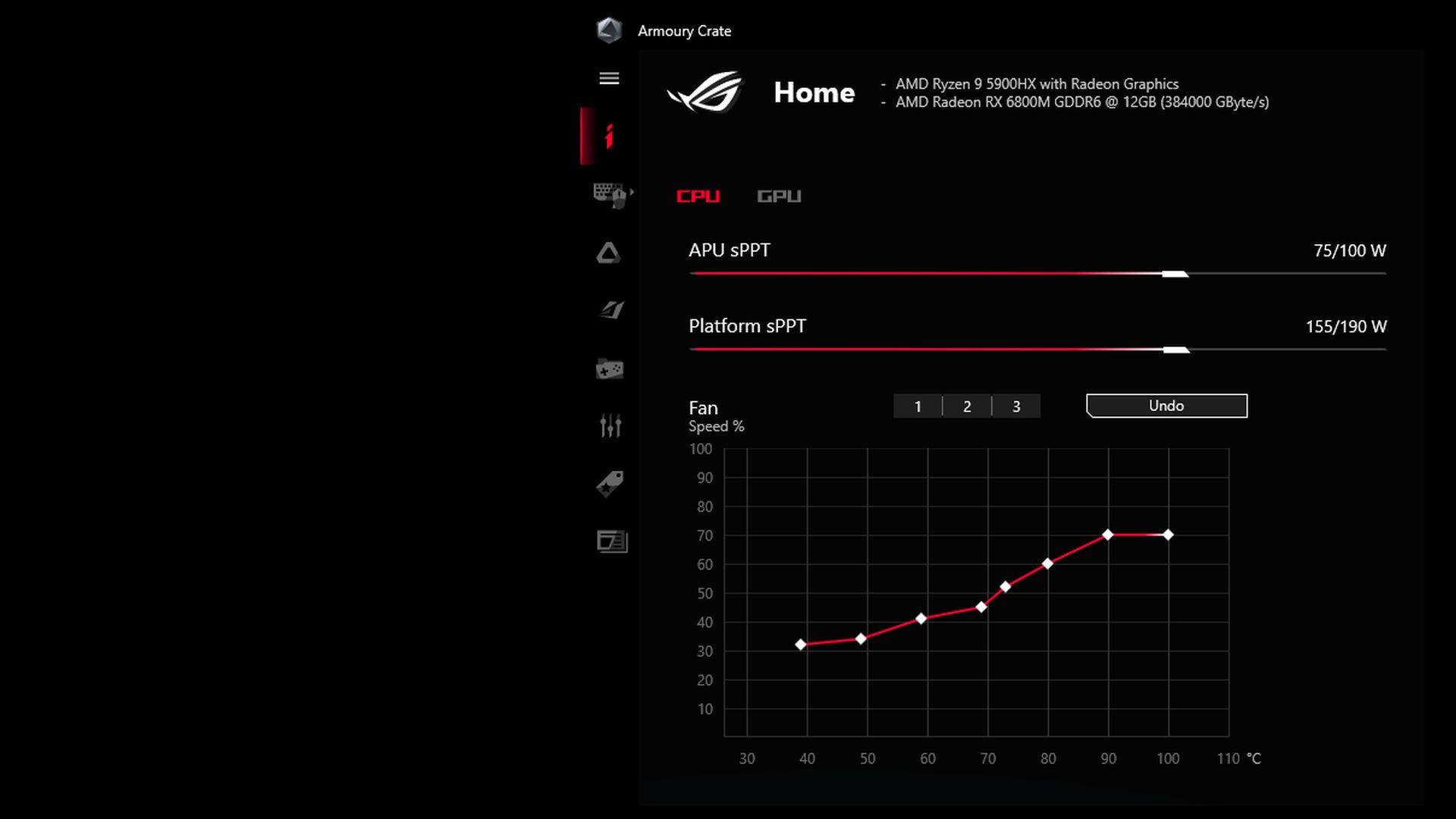Switch to the CPU tab
The height and width of the screenshot is (819, 1456).
point(698,196)
